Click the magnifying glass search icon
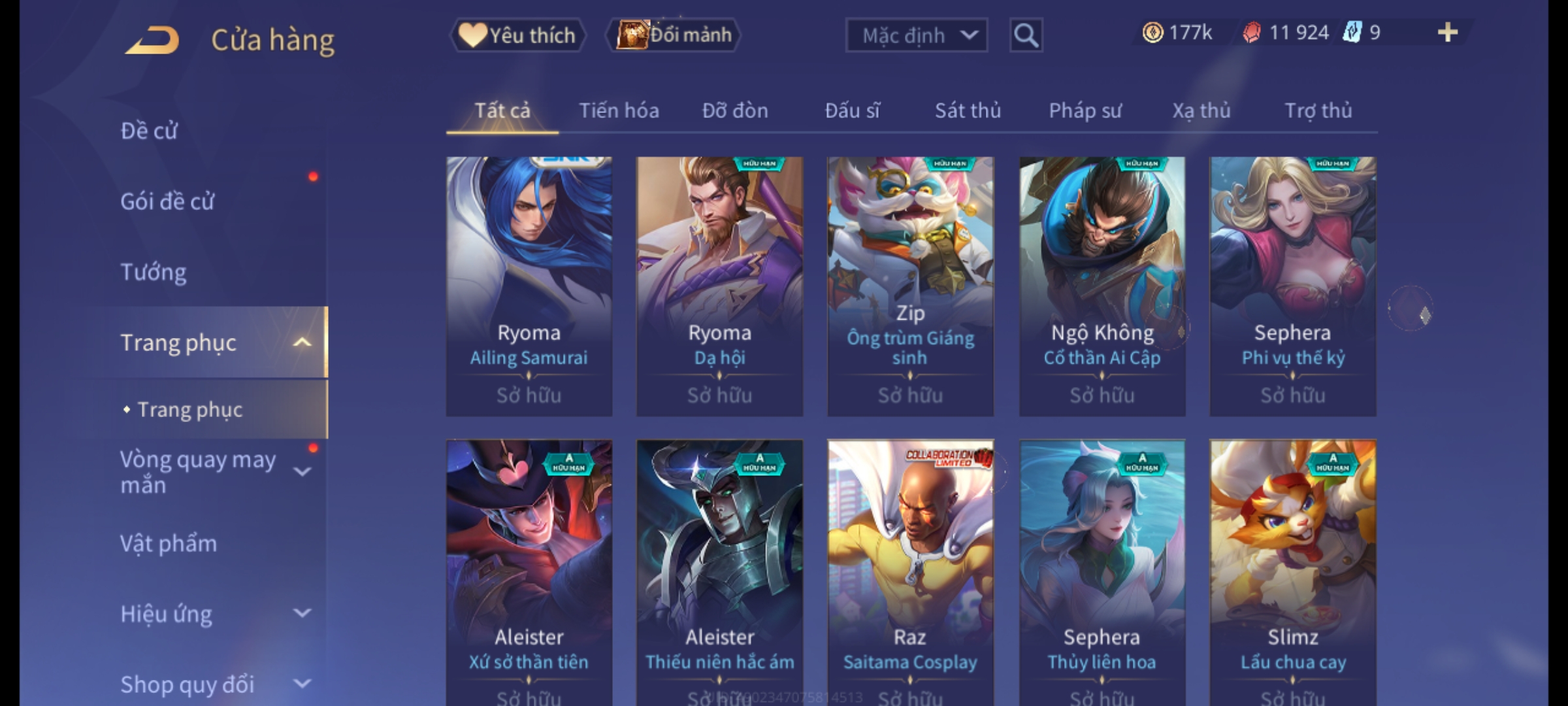The height and width of the screenshot is (706, 1568). pos(1026,35)
